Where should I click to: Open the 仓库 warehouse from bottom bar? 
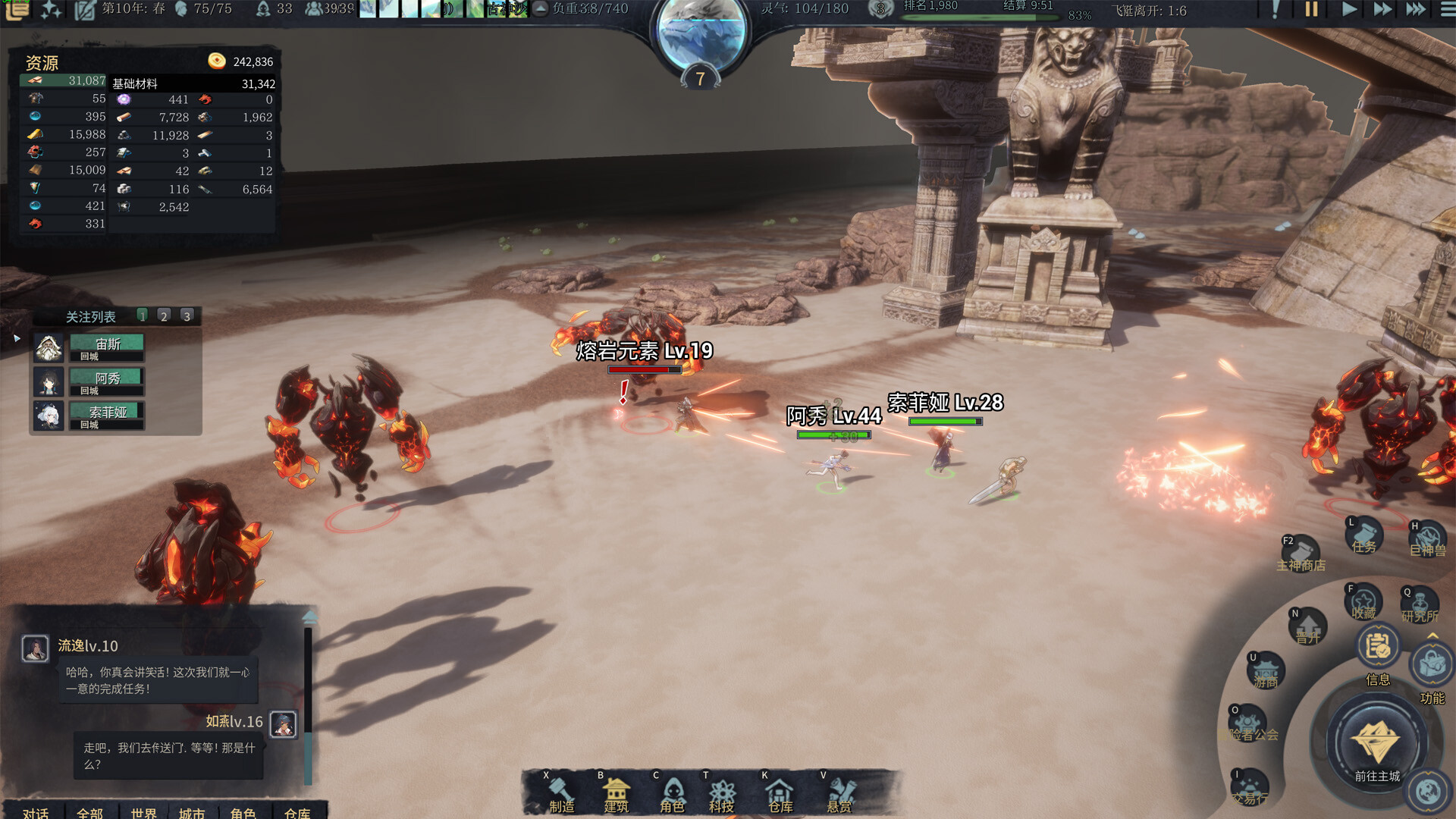(x=780, y=793)
